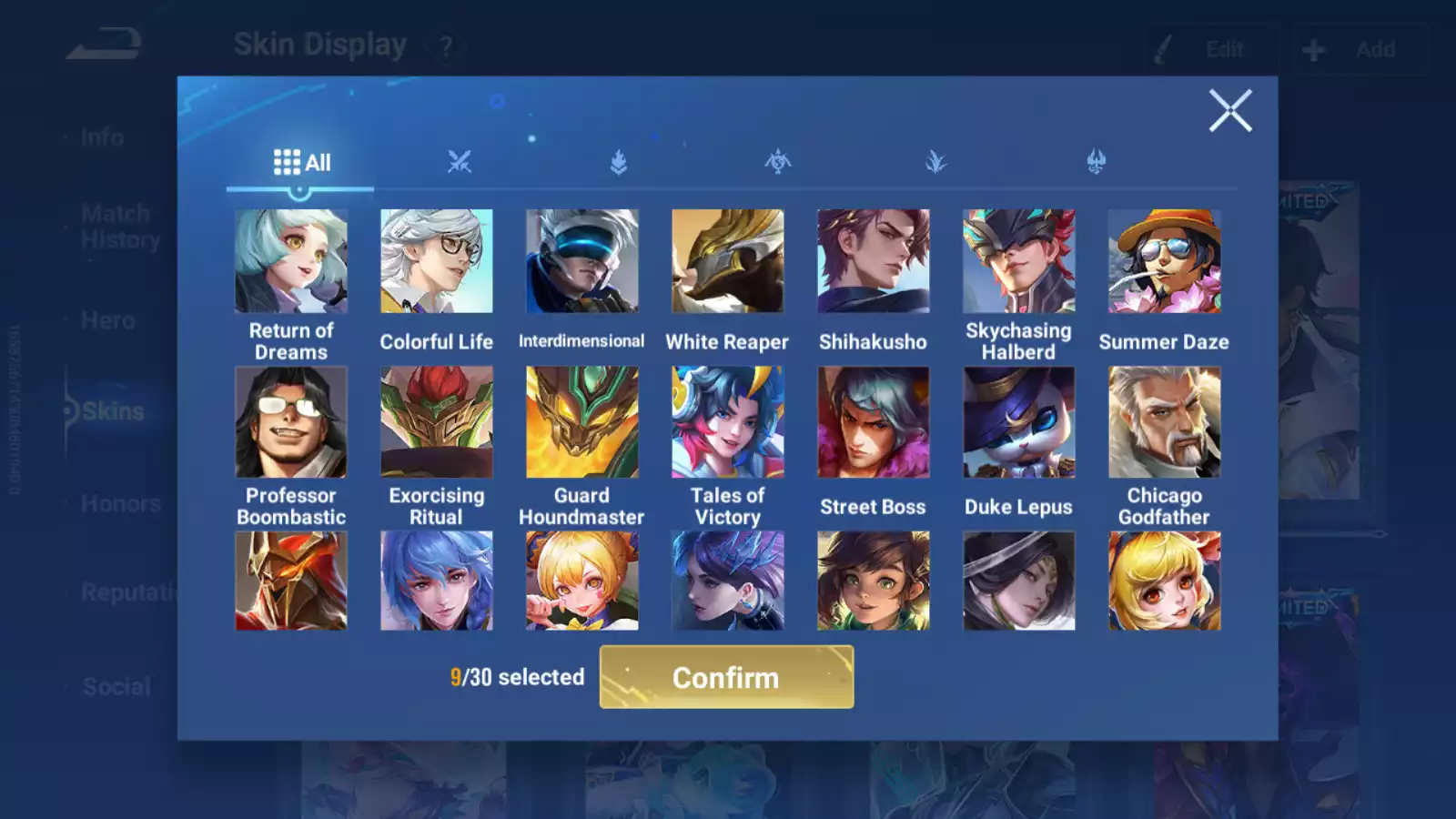The image size is (1456, 819).
Task: Select the Professor Boombastic skin
Action: coord(291,422)
